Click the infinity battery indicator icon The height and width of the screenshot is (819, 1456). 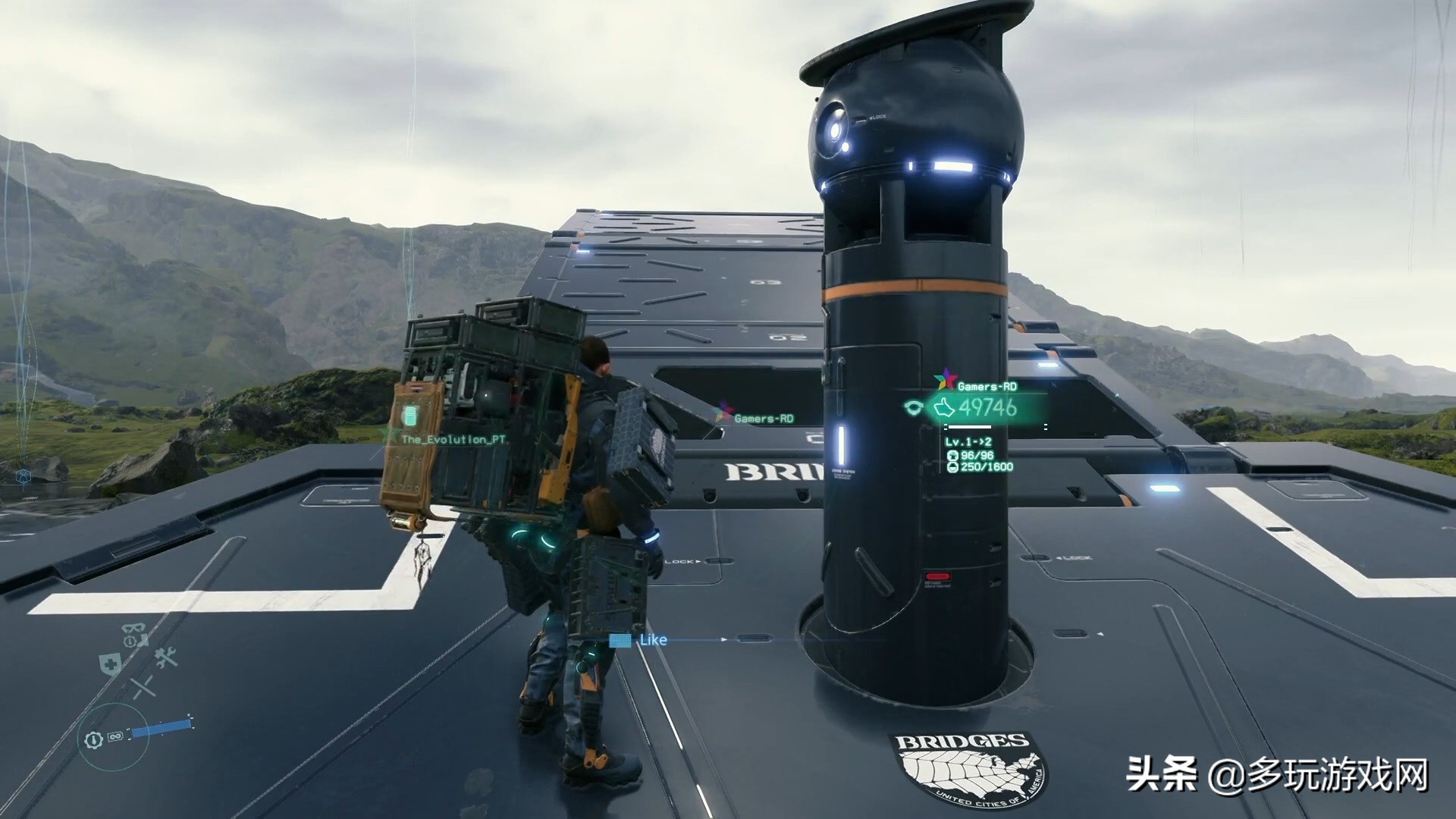click(115, 736)
